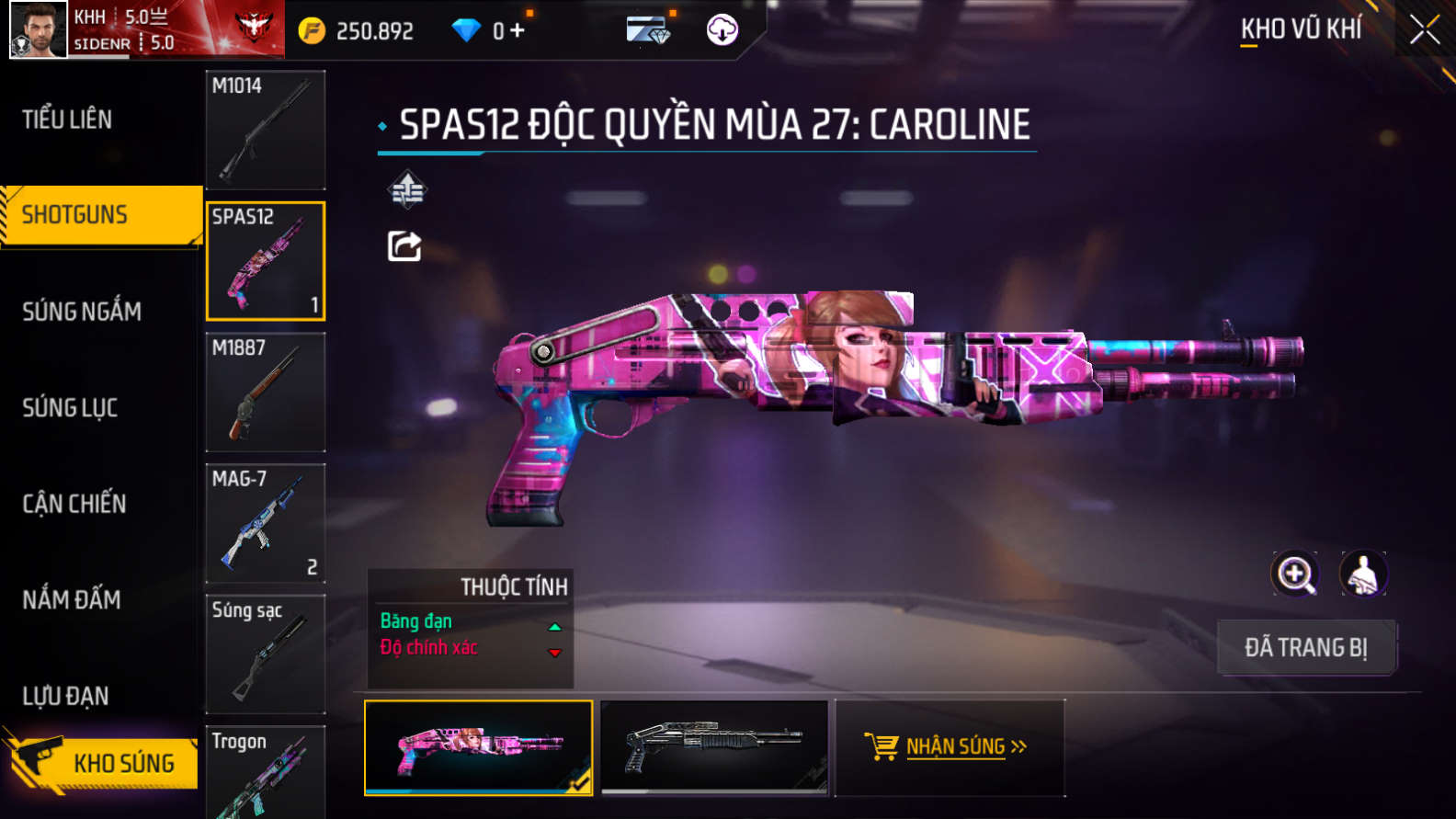The width and height of the screenshot is (1456, 819).
Task: Select the Súng sạc weapon tile
Action: [265, 654]
